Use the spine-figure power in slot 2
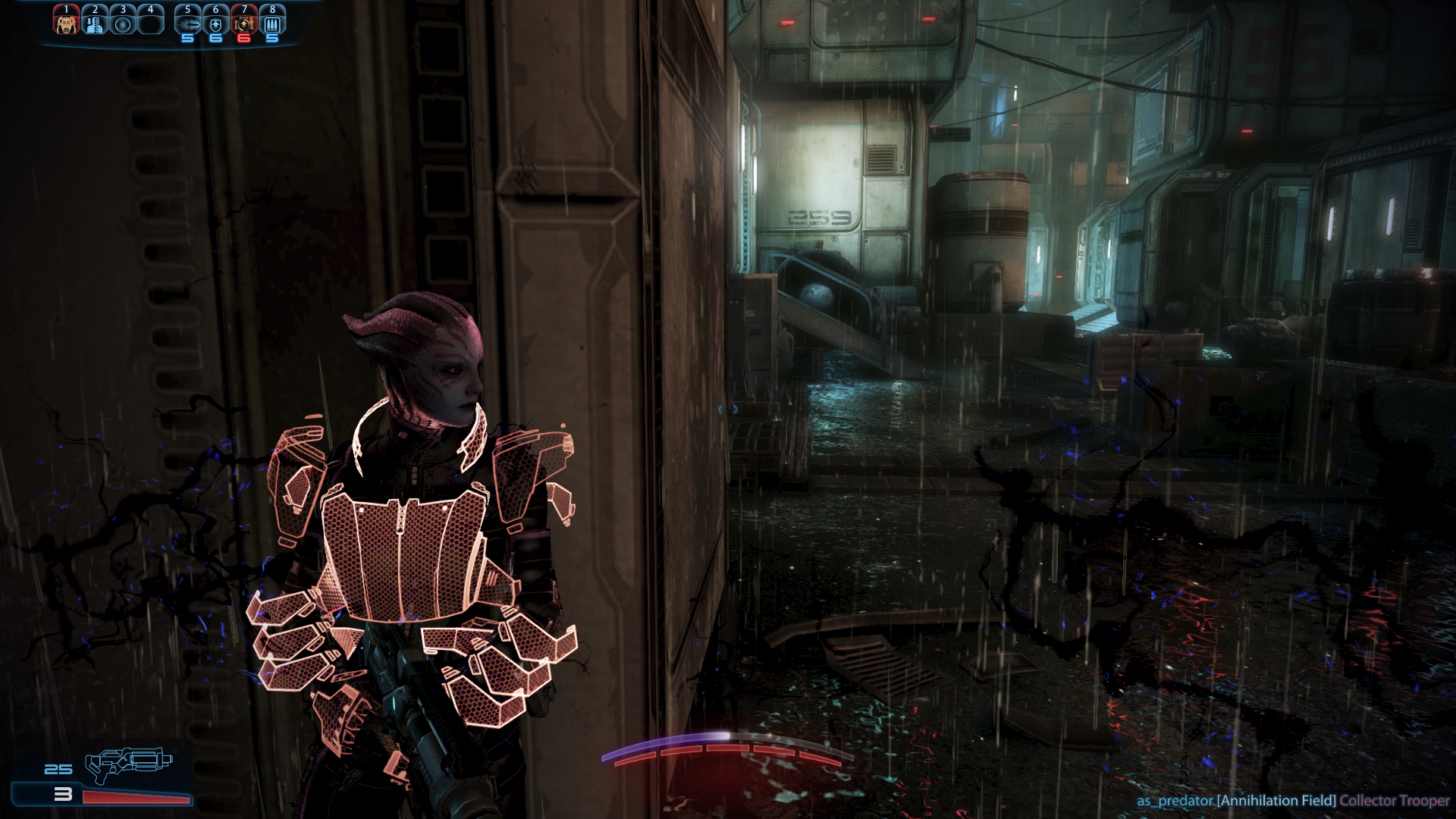 pyautogui.click(x=95, y=24)
